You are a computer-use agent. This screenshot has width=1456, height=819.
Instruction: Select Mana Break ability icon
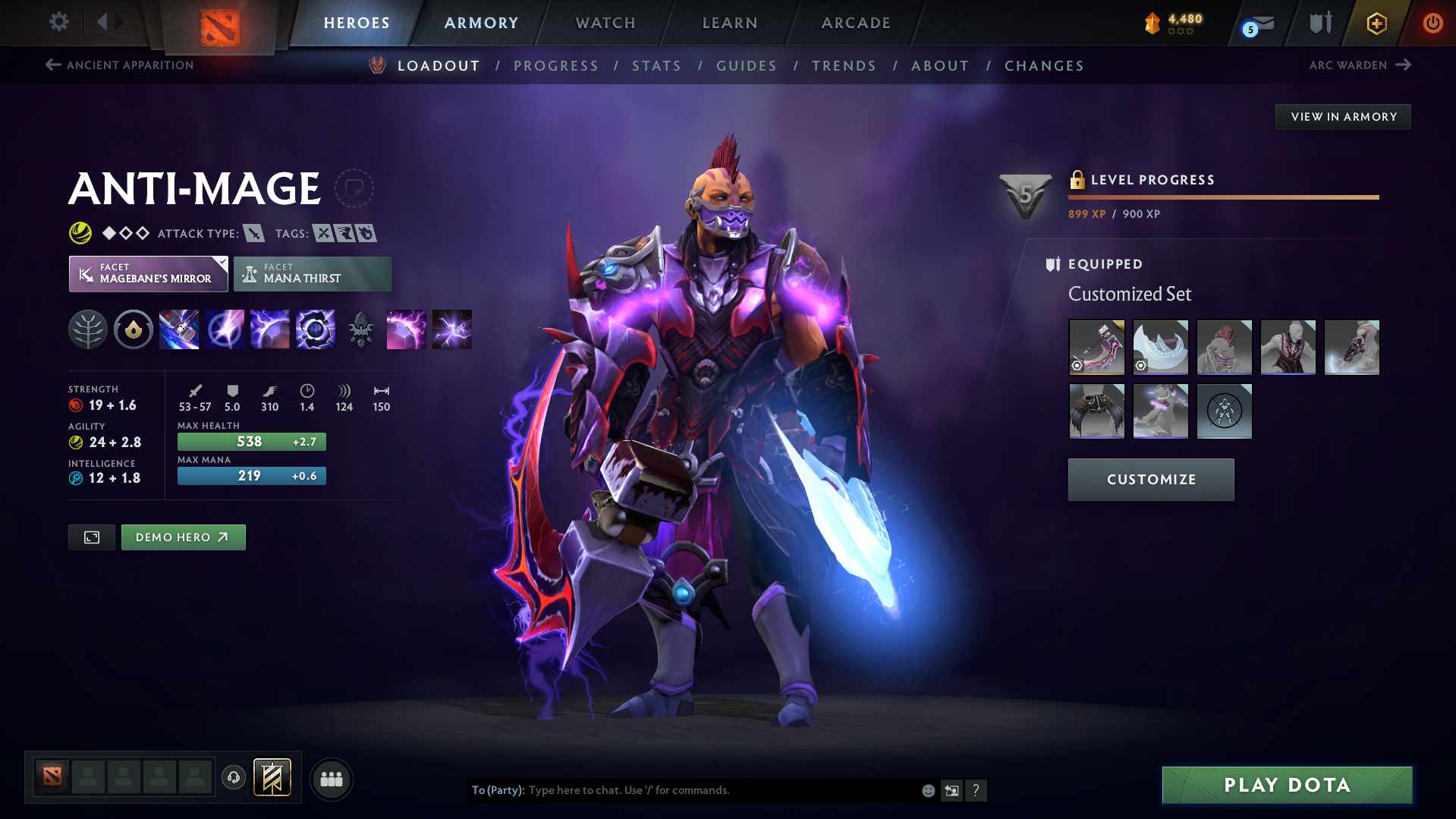pyautogui.click(x=179, y=329)
